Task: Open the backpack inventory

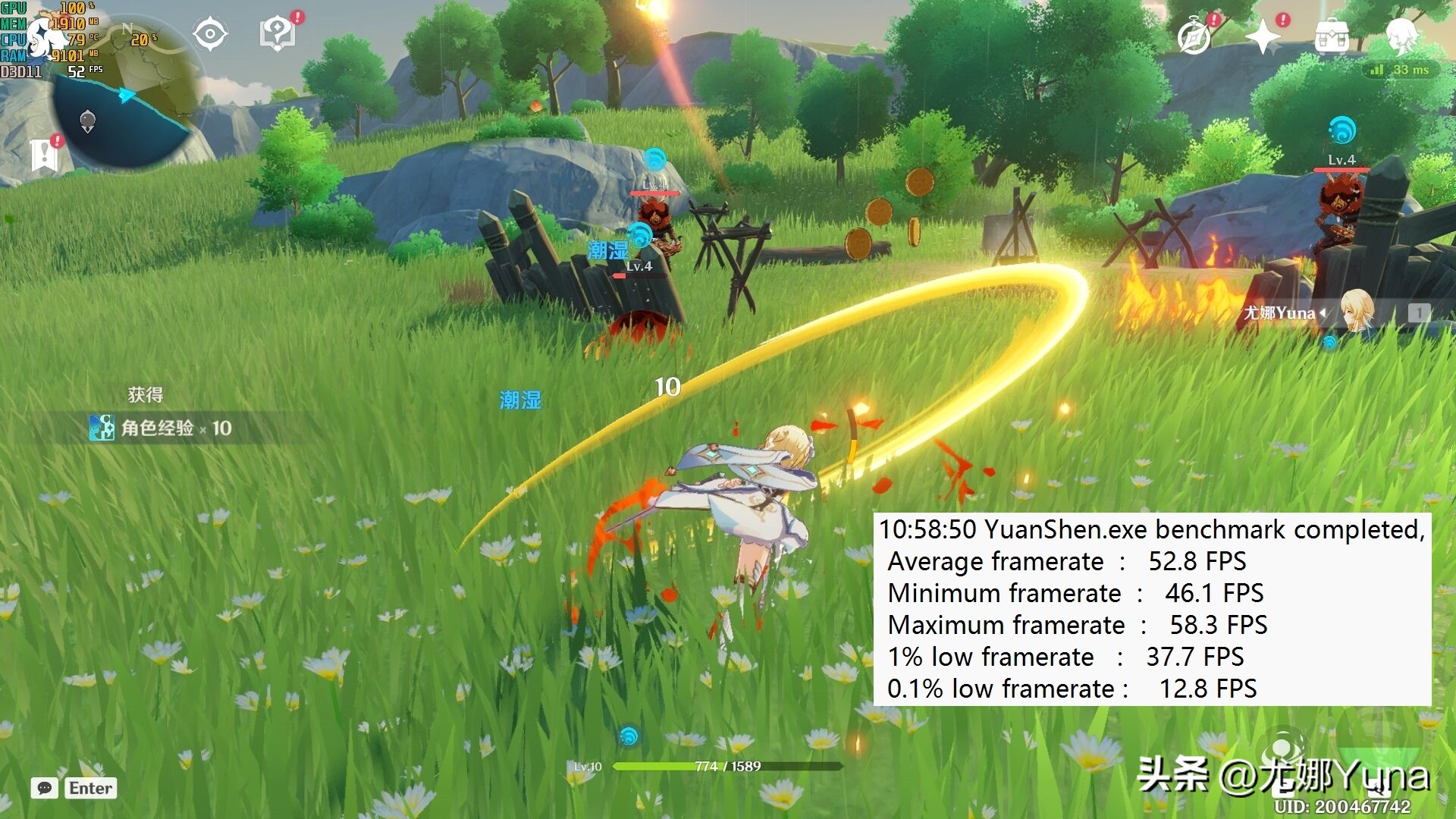Action: 1332,36
